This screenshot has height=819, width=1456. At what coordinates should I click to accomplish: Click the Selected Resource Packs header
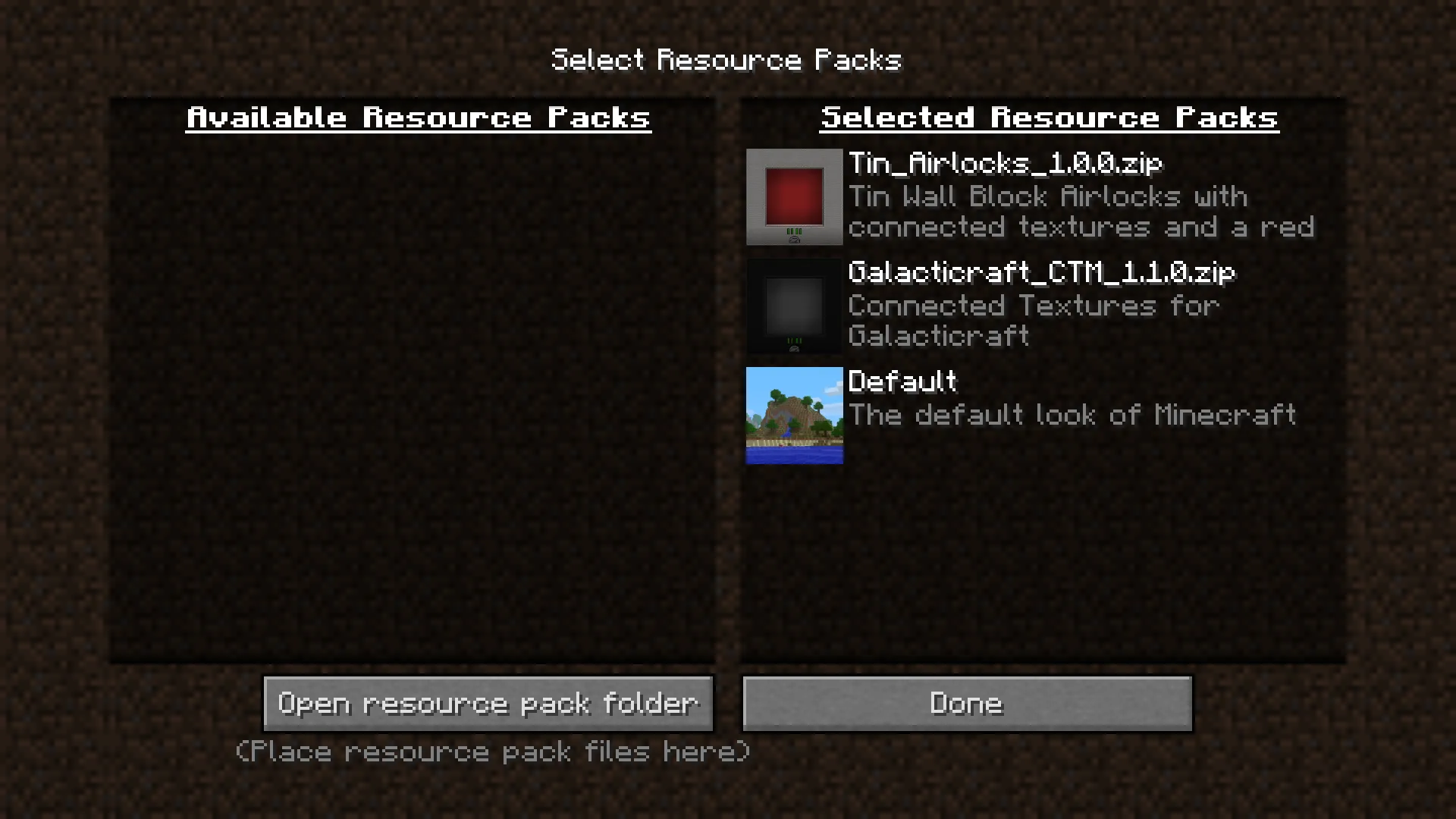tap(1050, 118)
